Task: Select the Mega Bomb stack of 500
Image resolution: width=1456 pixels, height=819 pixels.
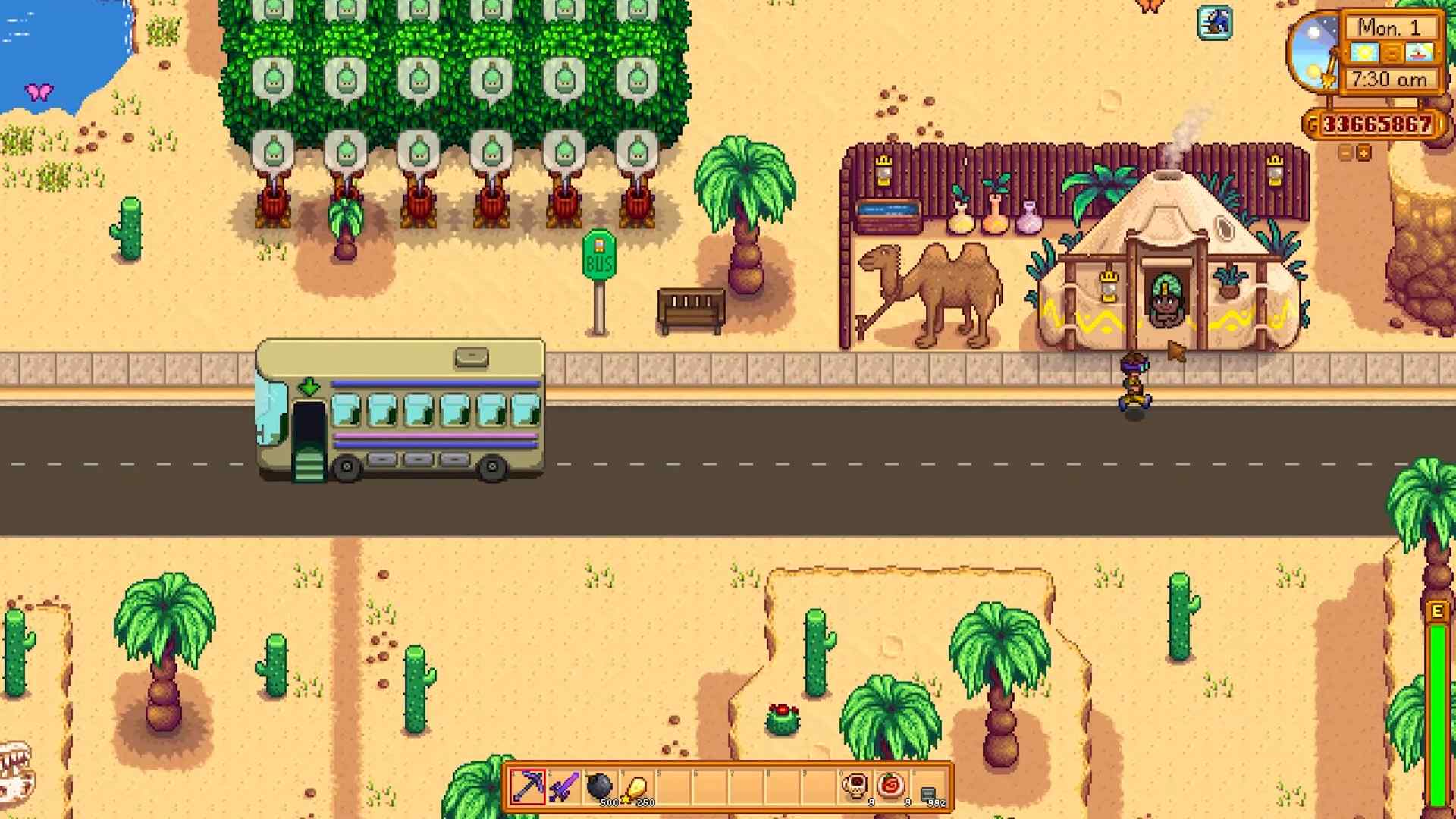Action: tap(600, 784)
